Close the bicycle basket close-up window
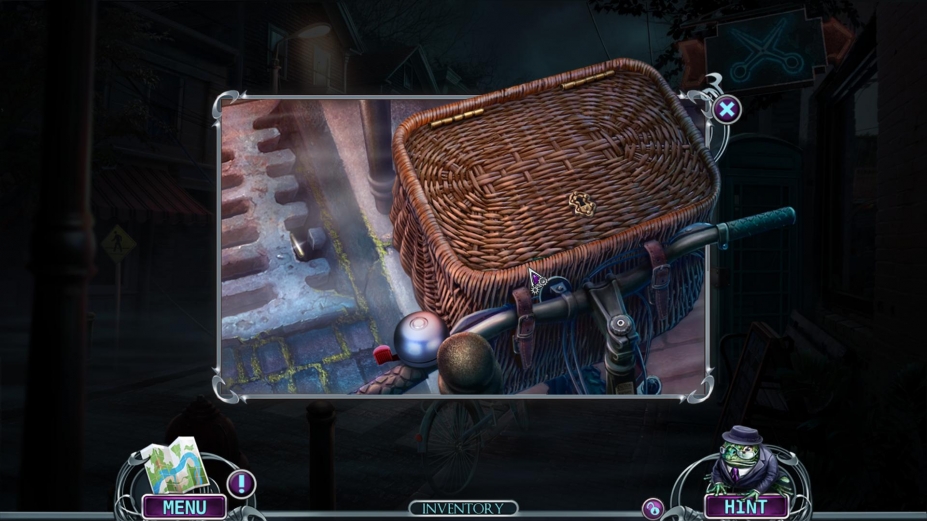The width and height of the screenshot is (927, 521). [727, 109]
